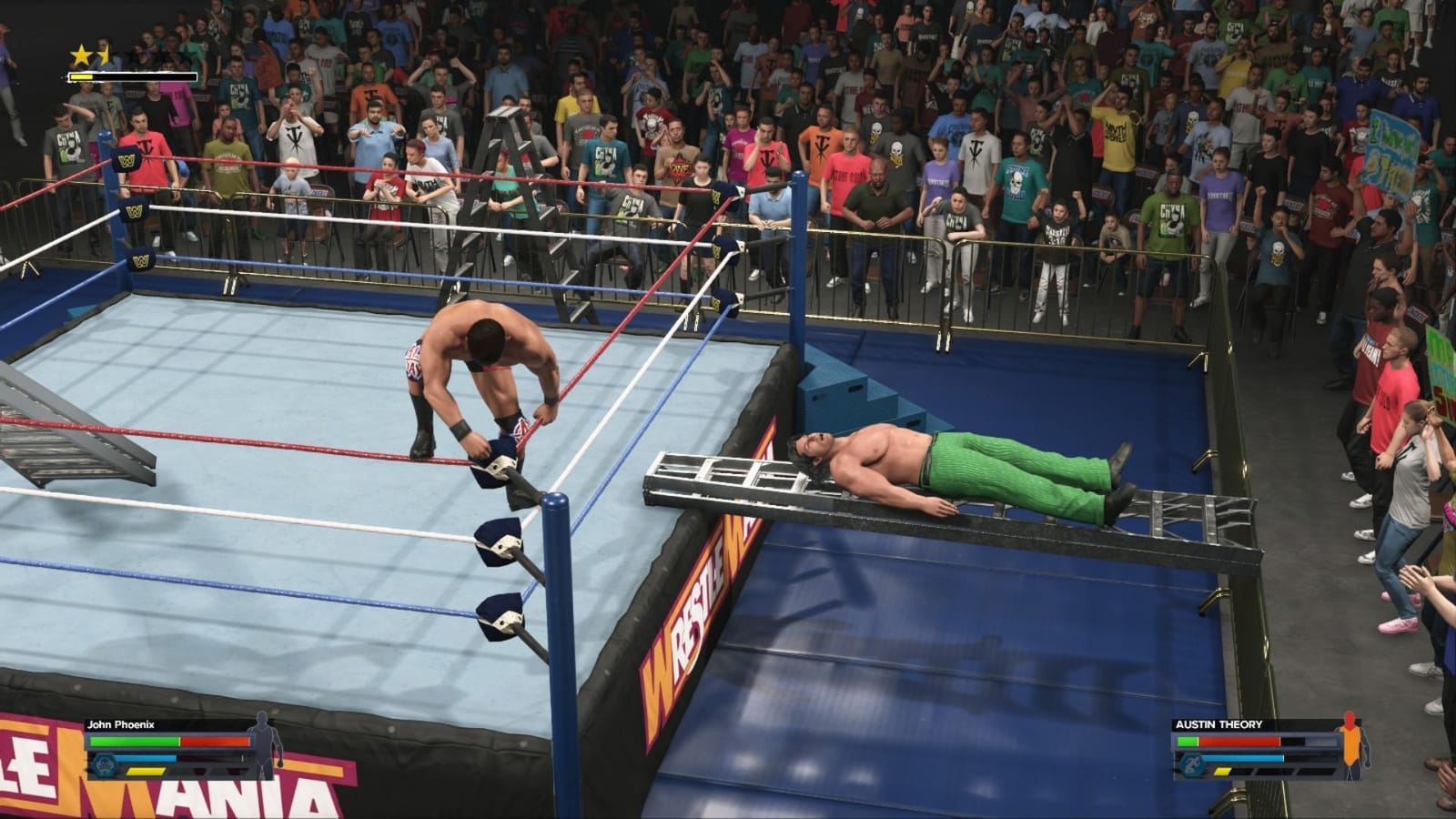Viewport: 1456px width, 819px height.
Task: Click the partially filled second star icon
Action: coord(100,53)
